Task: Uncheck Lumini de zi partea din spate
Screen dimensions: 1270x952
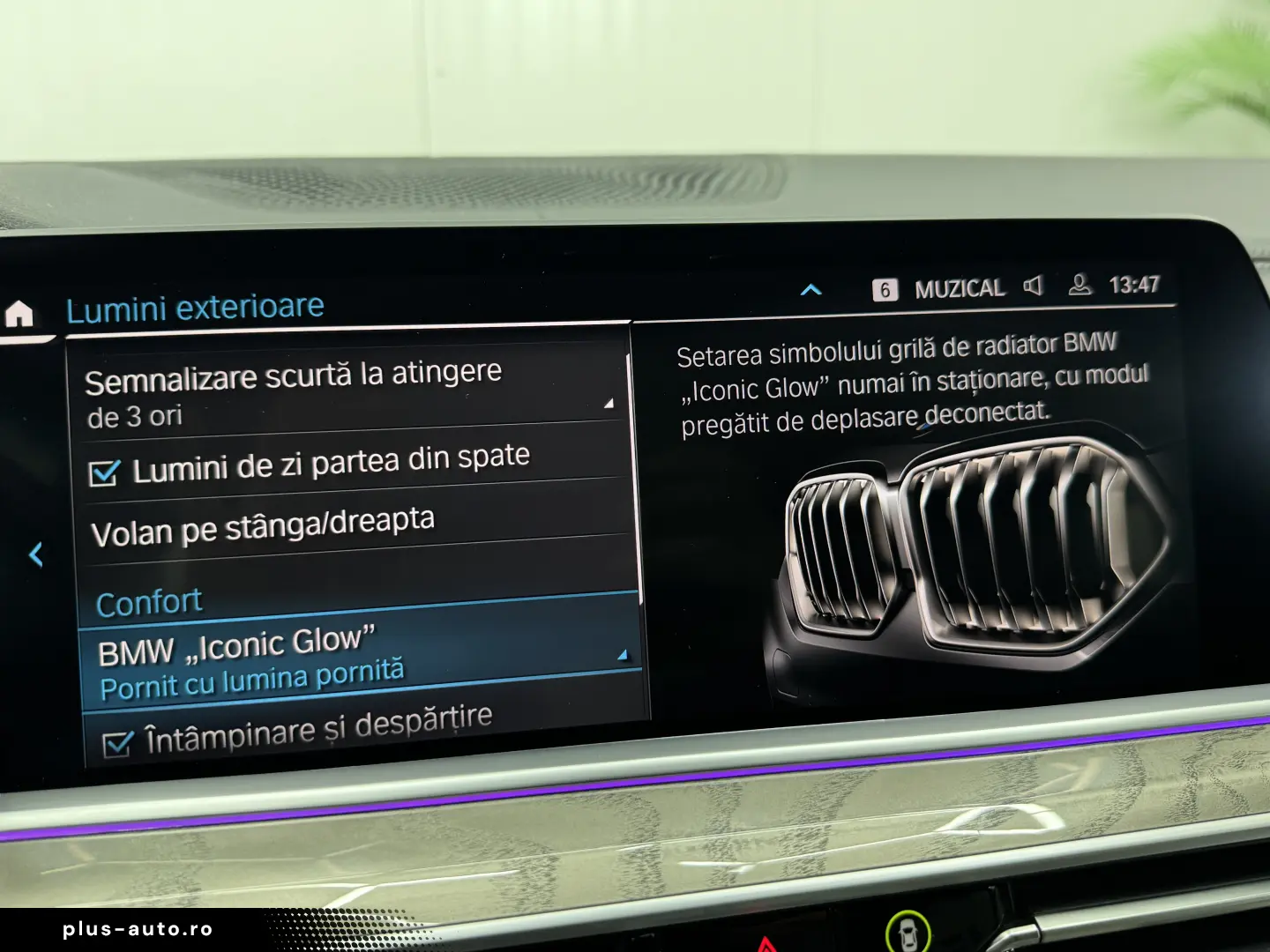Action: [x=106, y=473]
